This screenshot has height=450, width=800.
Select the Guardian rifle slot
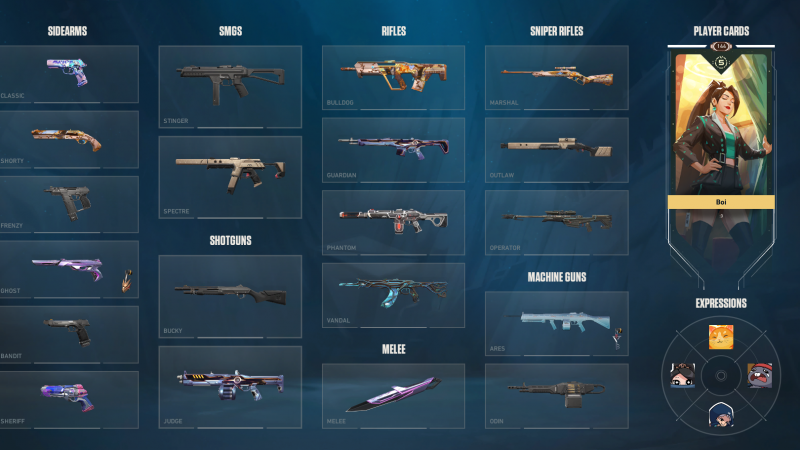coord(393,149)
